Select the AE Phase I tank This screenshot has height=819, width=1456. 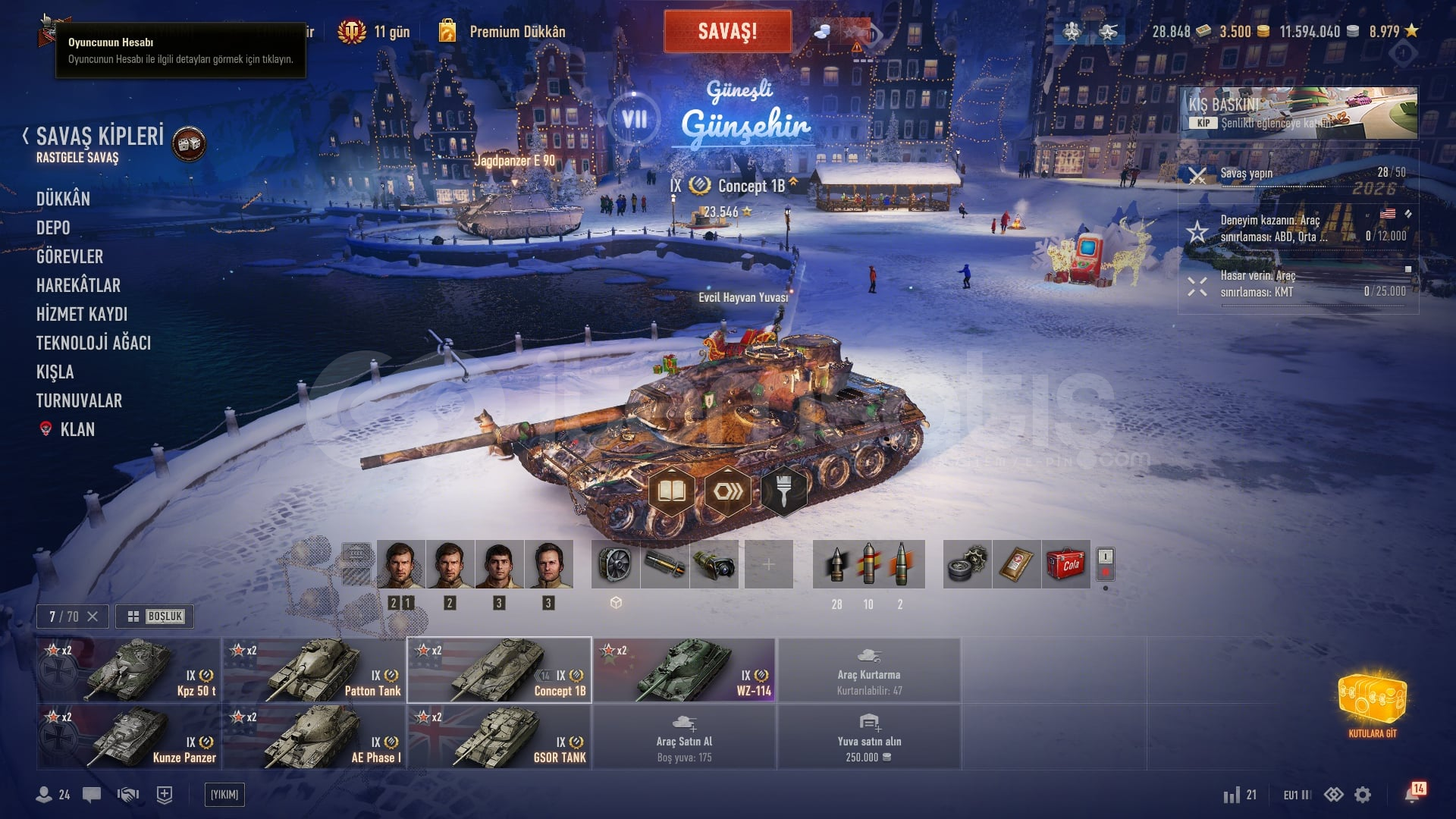click(x=314, y=737)
